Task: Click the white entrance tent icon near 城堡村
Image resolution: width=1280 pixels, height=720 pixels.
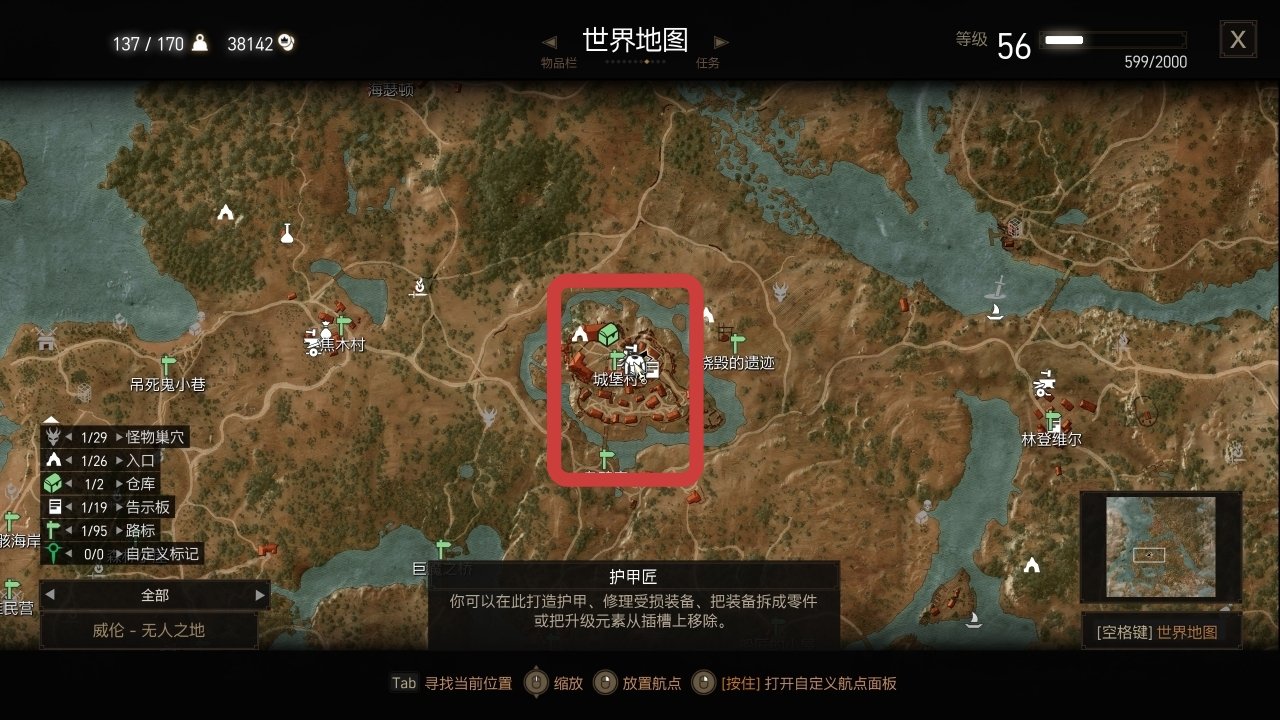Action: [579, 334]
